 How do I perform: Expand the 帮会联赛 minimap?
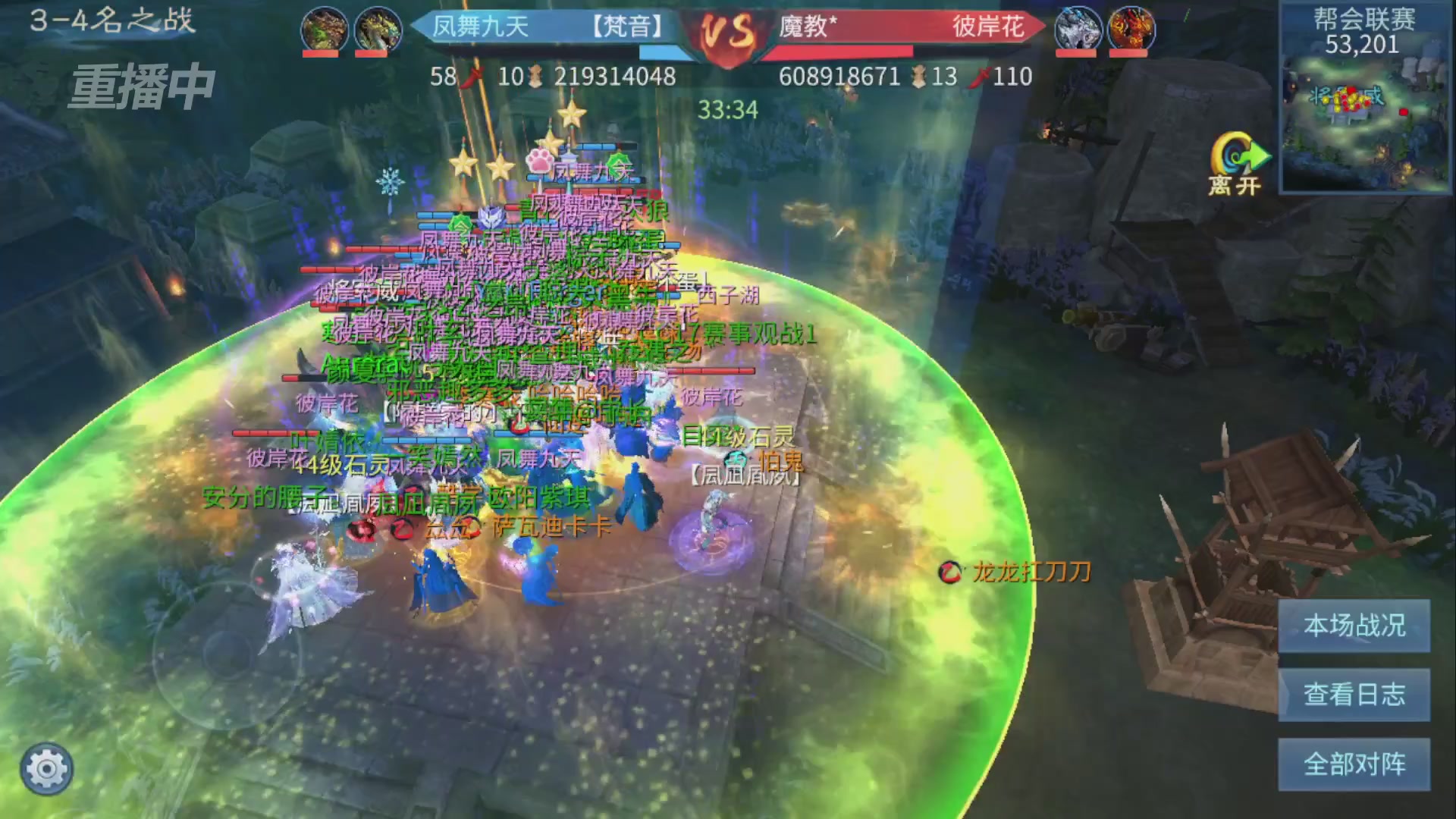pyautogui.click(x=1364, y=121)
